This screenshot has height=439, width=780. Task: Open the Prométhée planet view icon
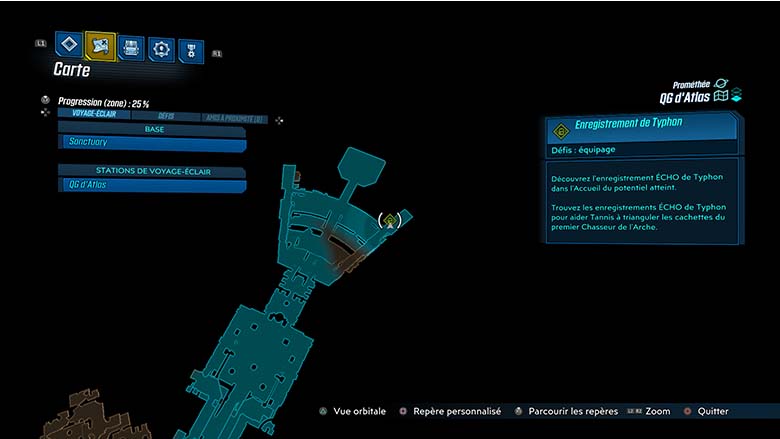click(721, 83)
